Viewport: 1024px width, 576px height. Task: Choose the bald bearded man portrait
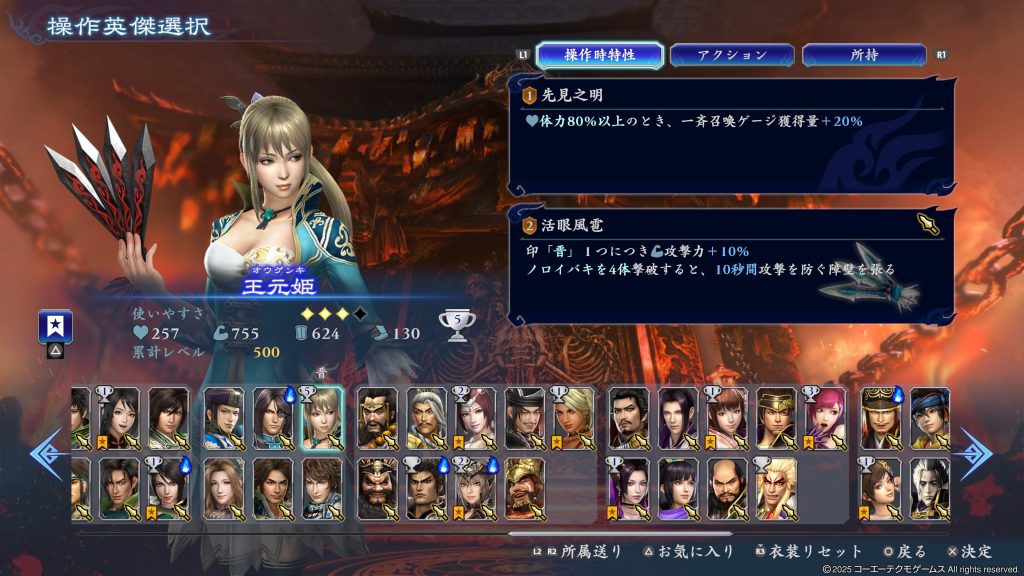[727, 488]
